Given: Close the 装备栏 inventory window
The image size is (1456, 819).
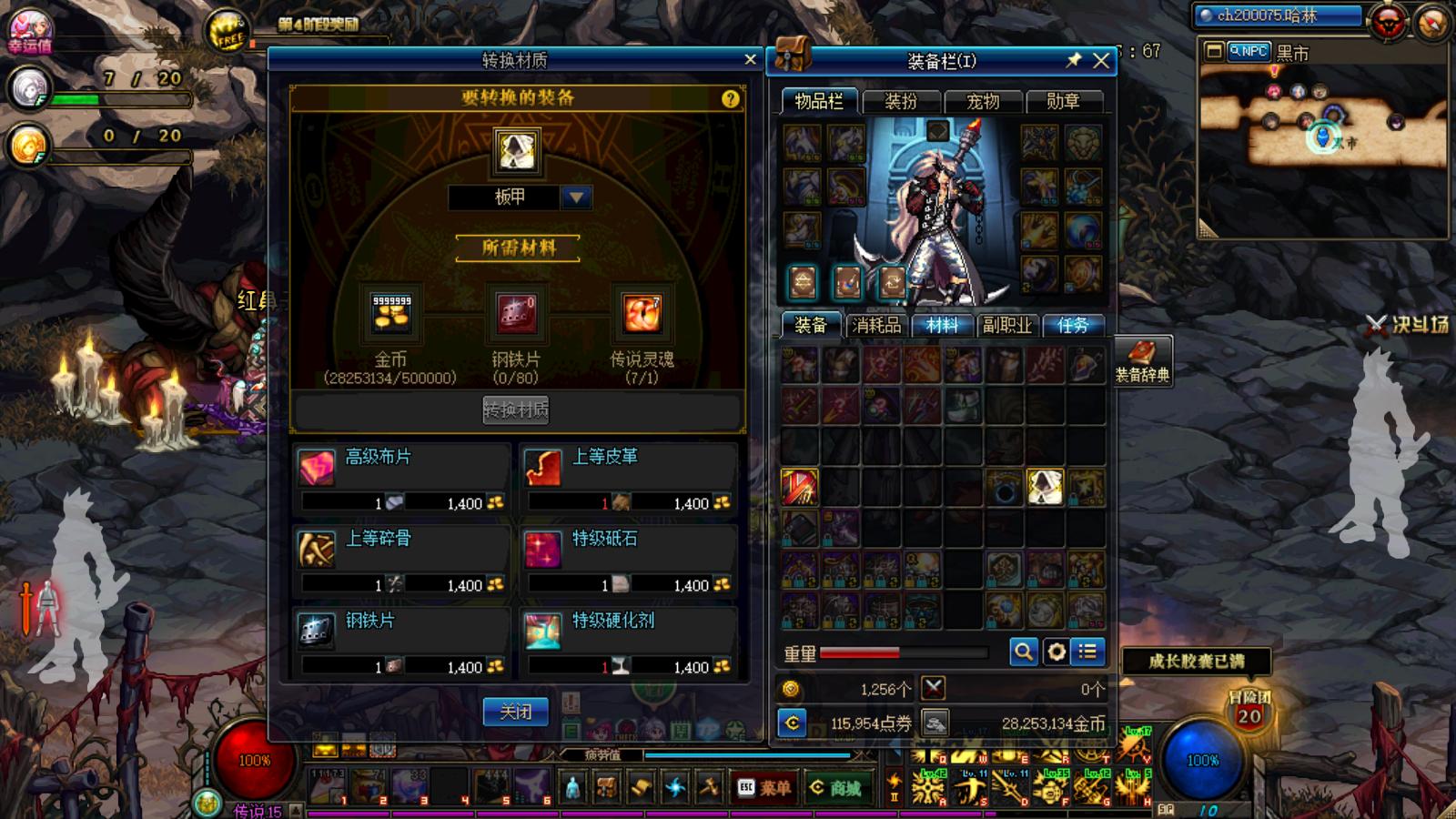Looking at the screenshot, I should 1101,61.
